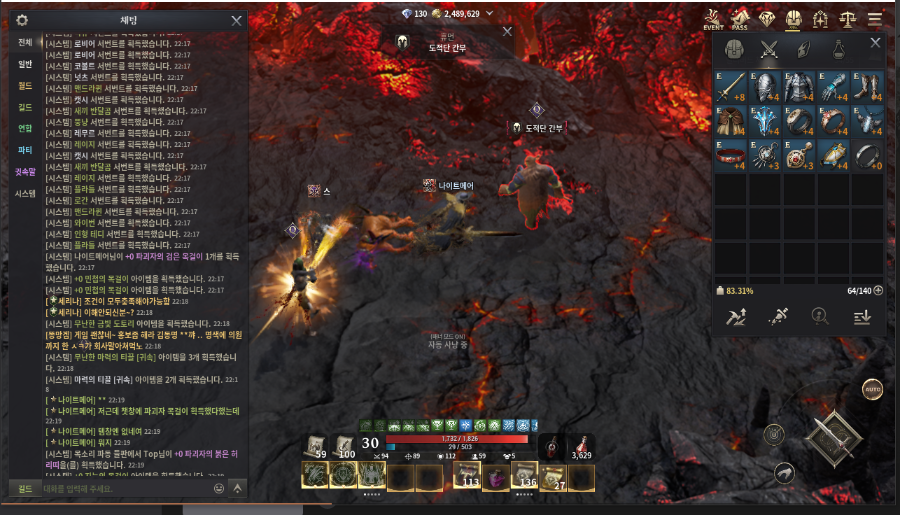Open the 시스템 chat tab

coord(25,193)
